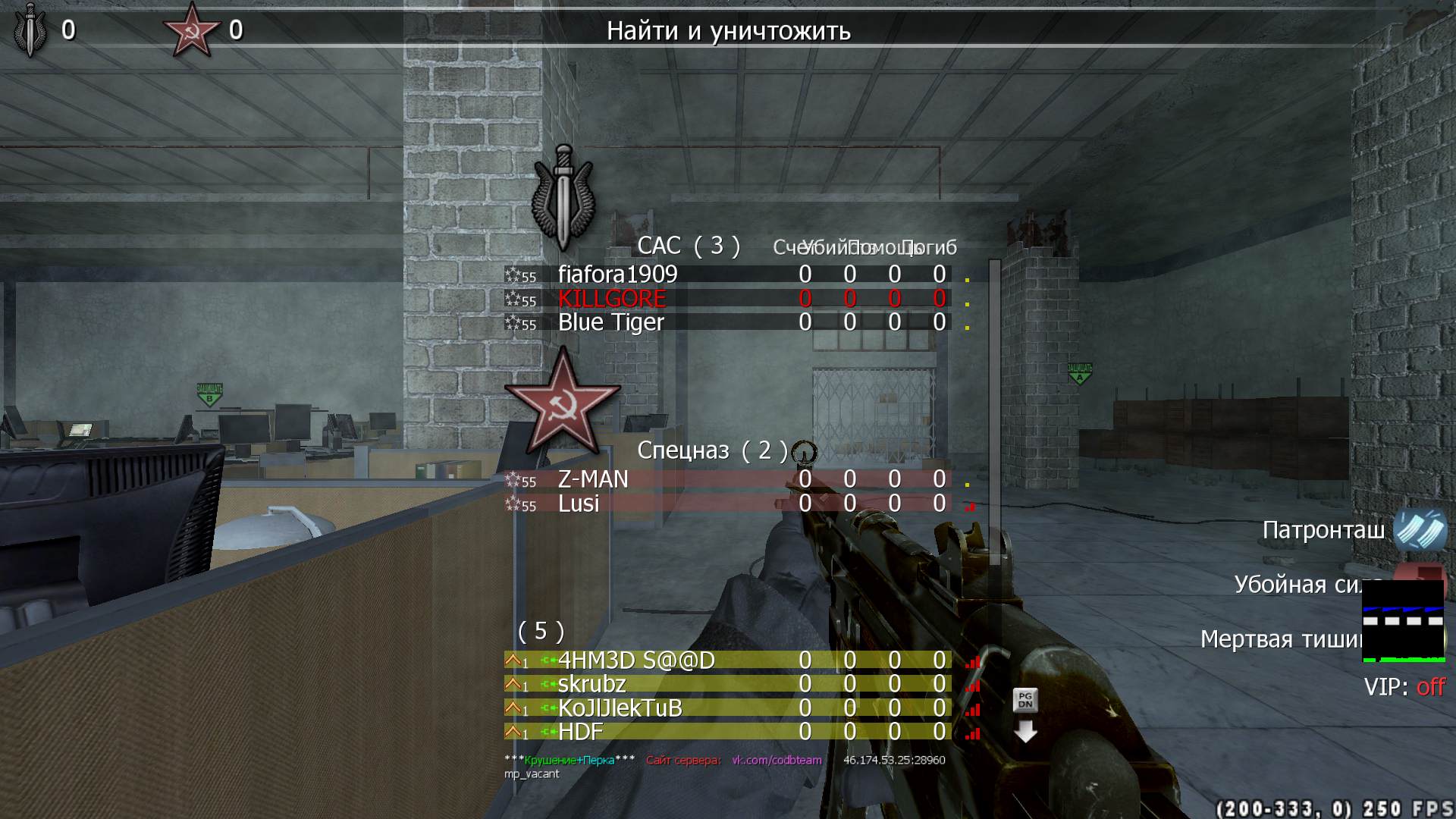Pick the Lusi scoreboard row
The image size is (1456, 819).
click(x=579, y=504)
